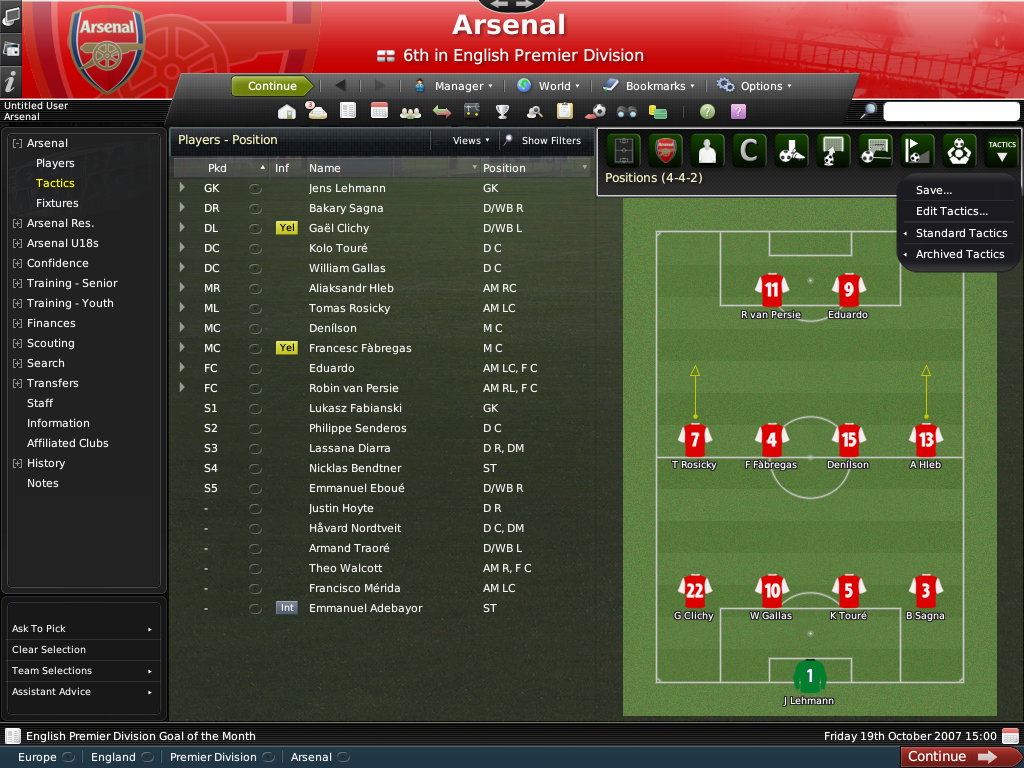
Task: Select Jens Lehmann in the player list
Action: (347, 188)
